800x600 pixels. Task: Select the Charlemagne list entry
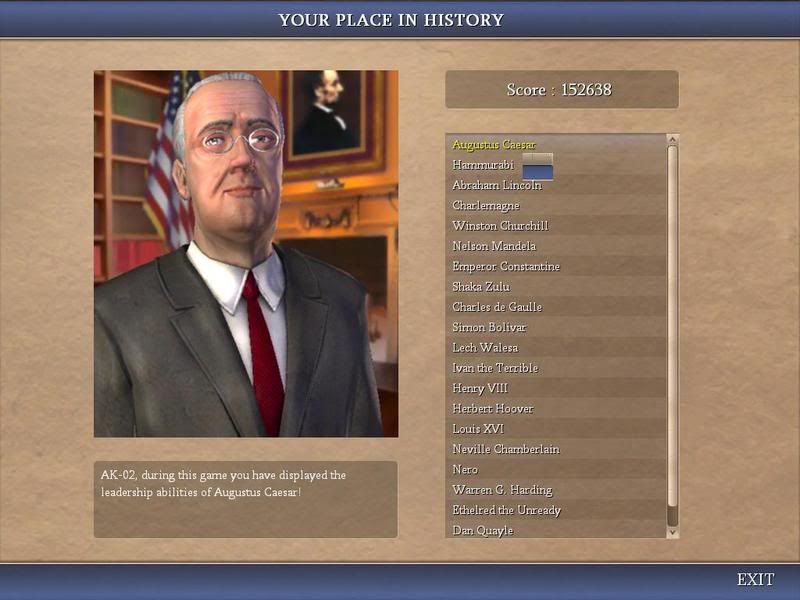click(x=486, y=206)
